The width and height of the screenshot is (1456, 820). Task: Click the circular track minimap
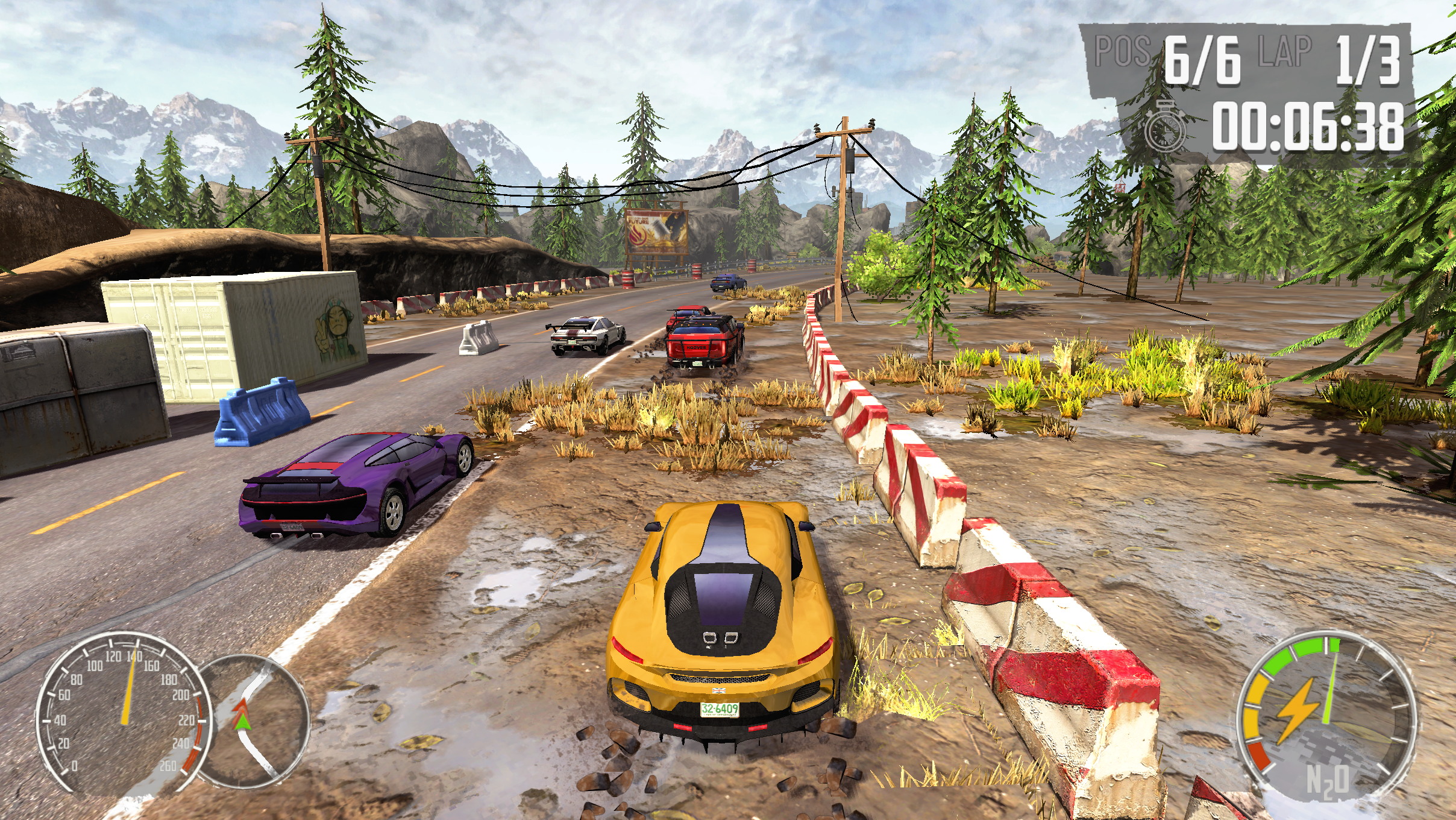point(253,721)
